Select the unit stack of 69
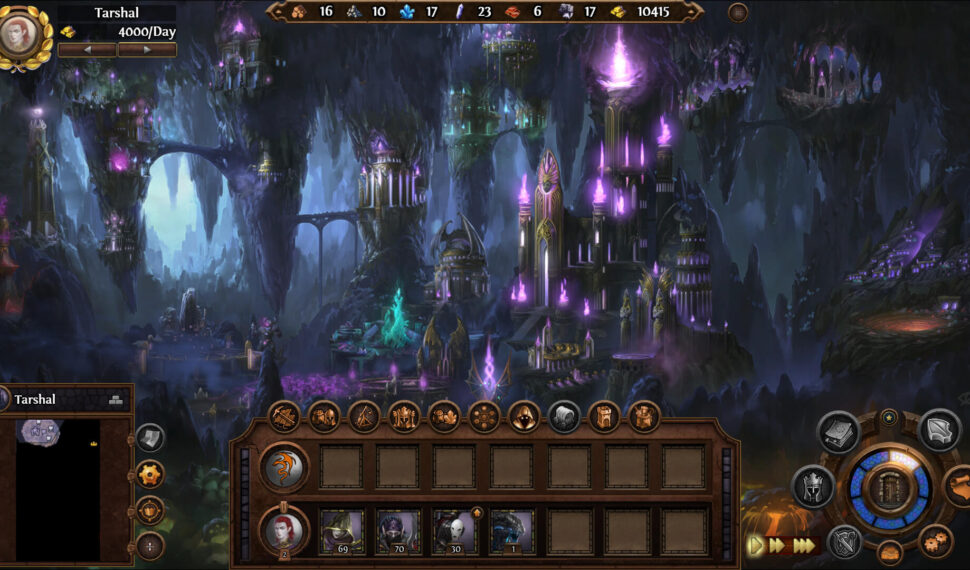970x570 pixels. pyautogui.click(x=342, y=532)
